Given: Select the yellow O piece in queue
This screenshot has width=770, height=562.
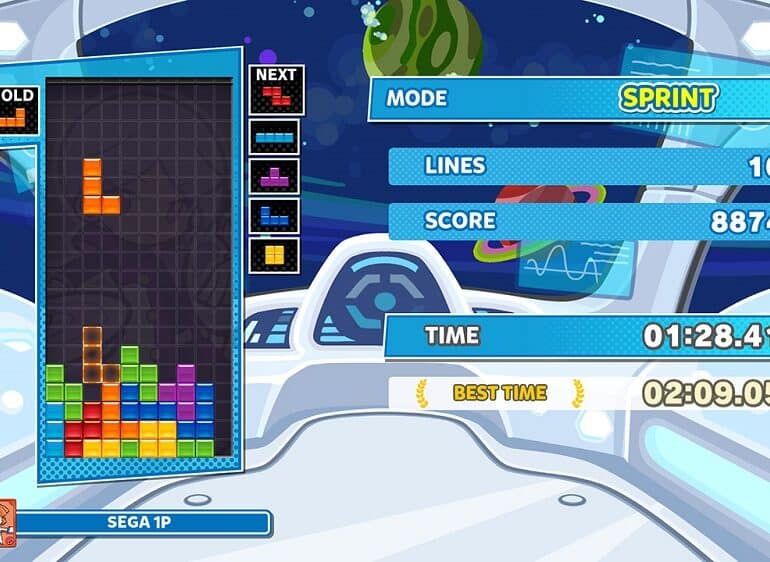Looking at the screenshot, I should point(274,254).
